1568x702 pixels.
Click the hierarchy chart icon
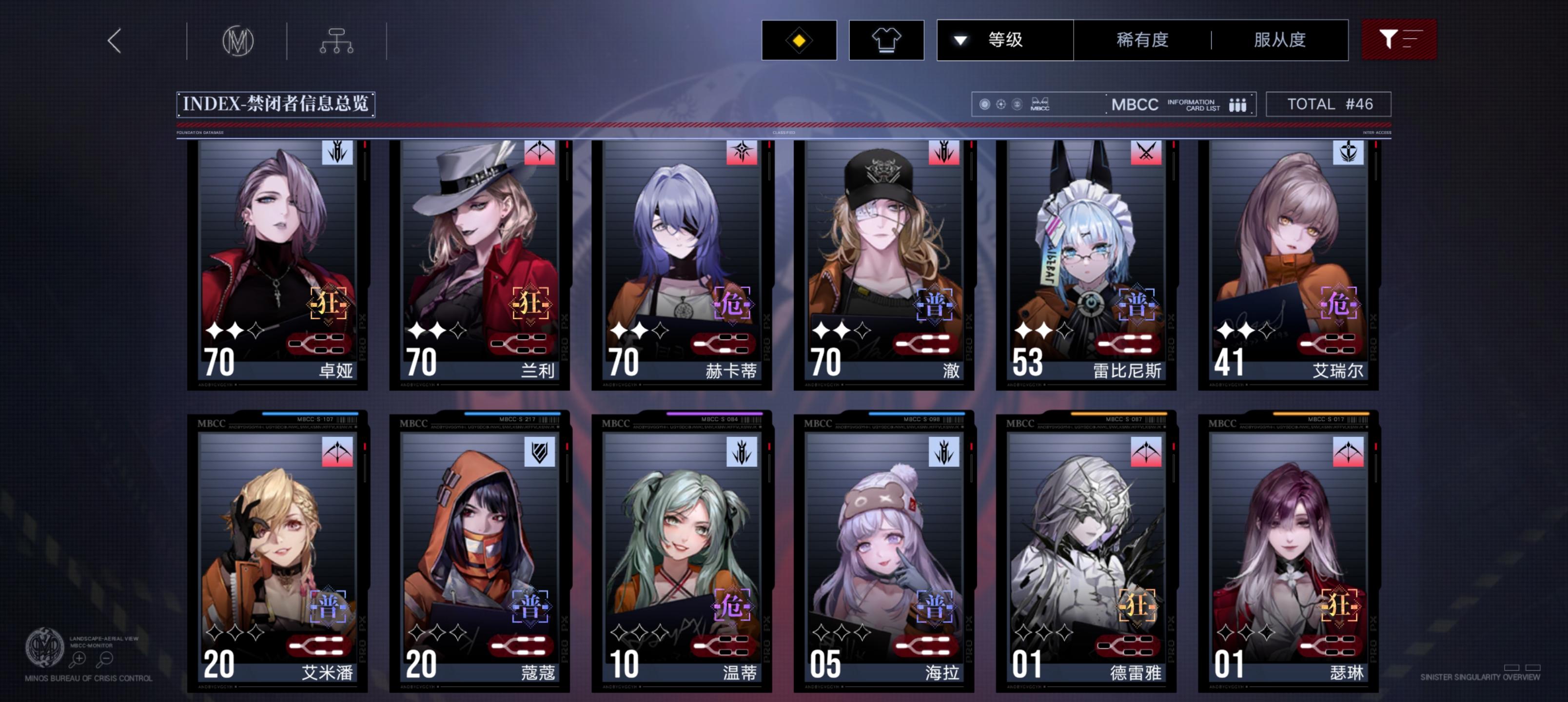point(336,39)
